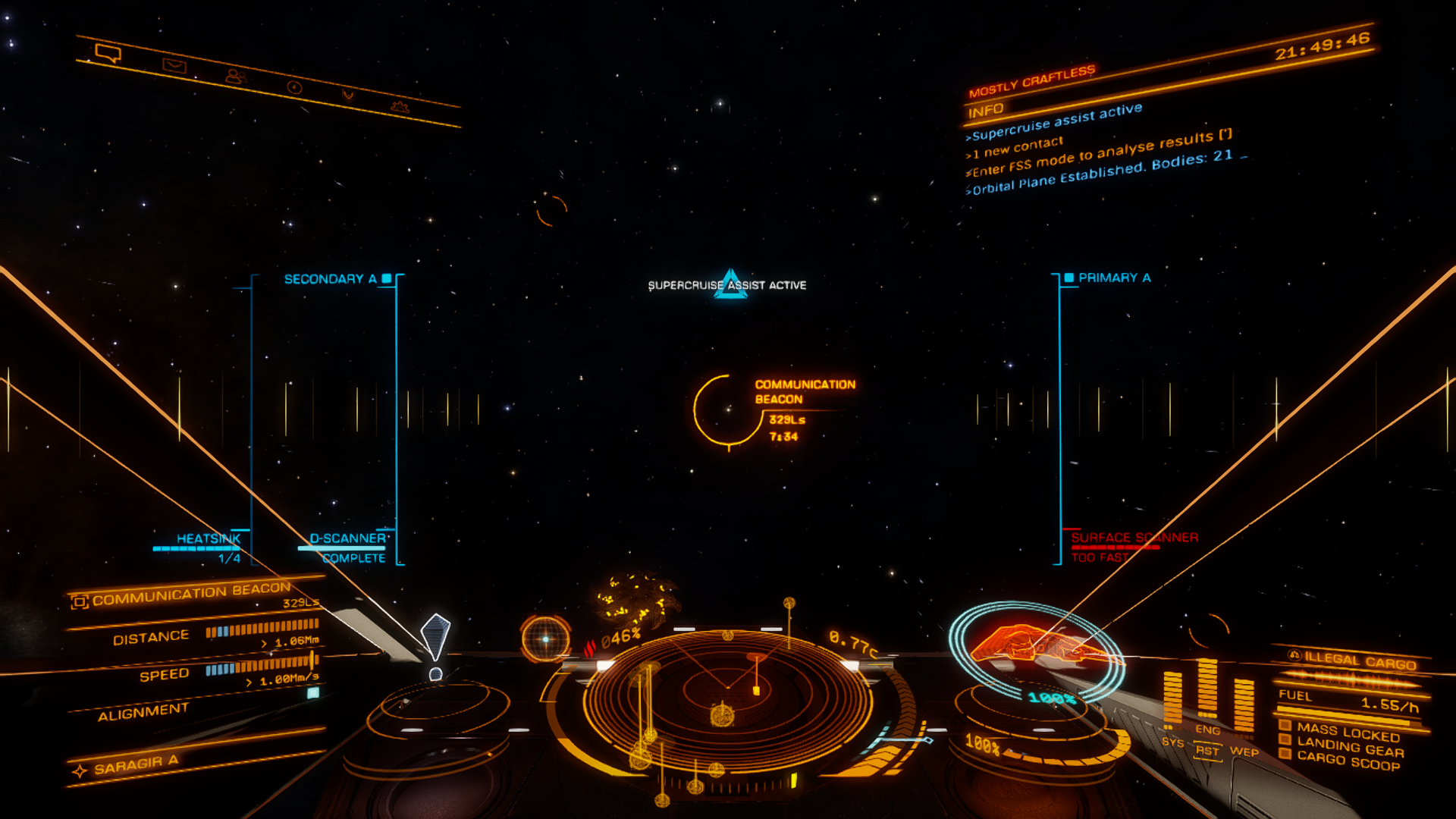Open the envelope inbox tab

[x=174, y=65]
